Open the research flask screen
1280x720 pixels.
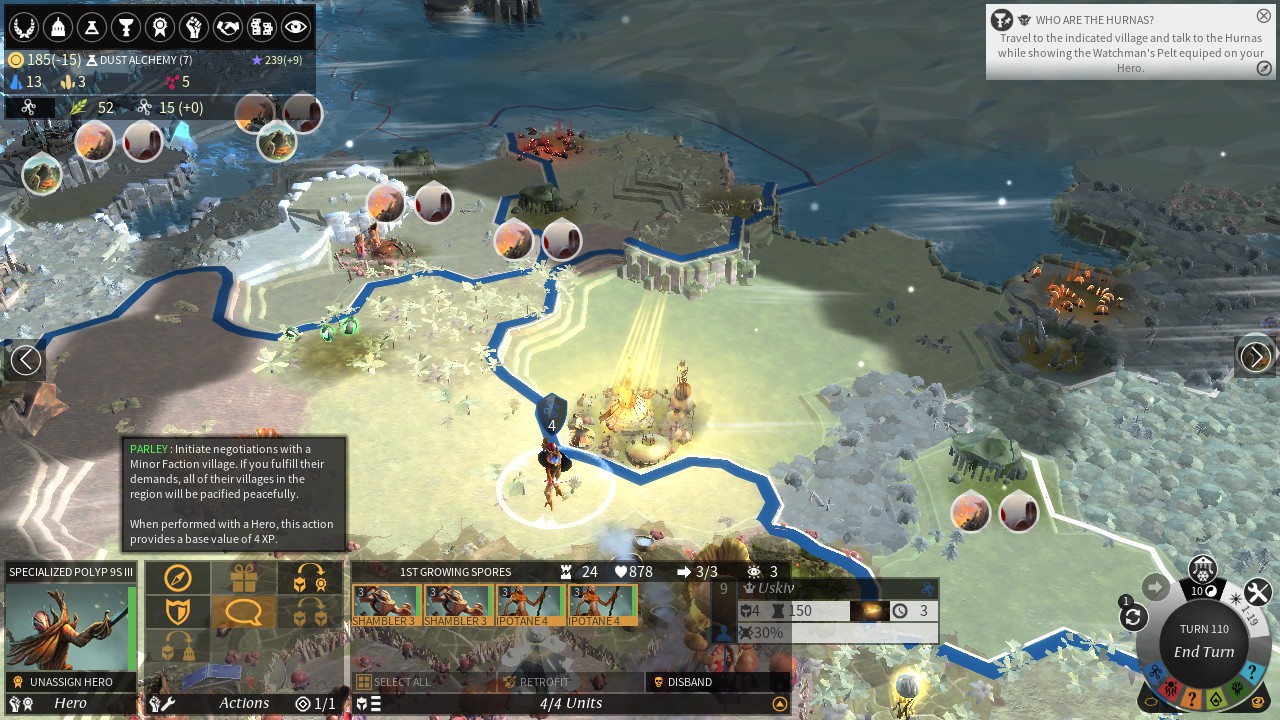coord(91,27)
